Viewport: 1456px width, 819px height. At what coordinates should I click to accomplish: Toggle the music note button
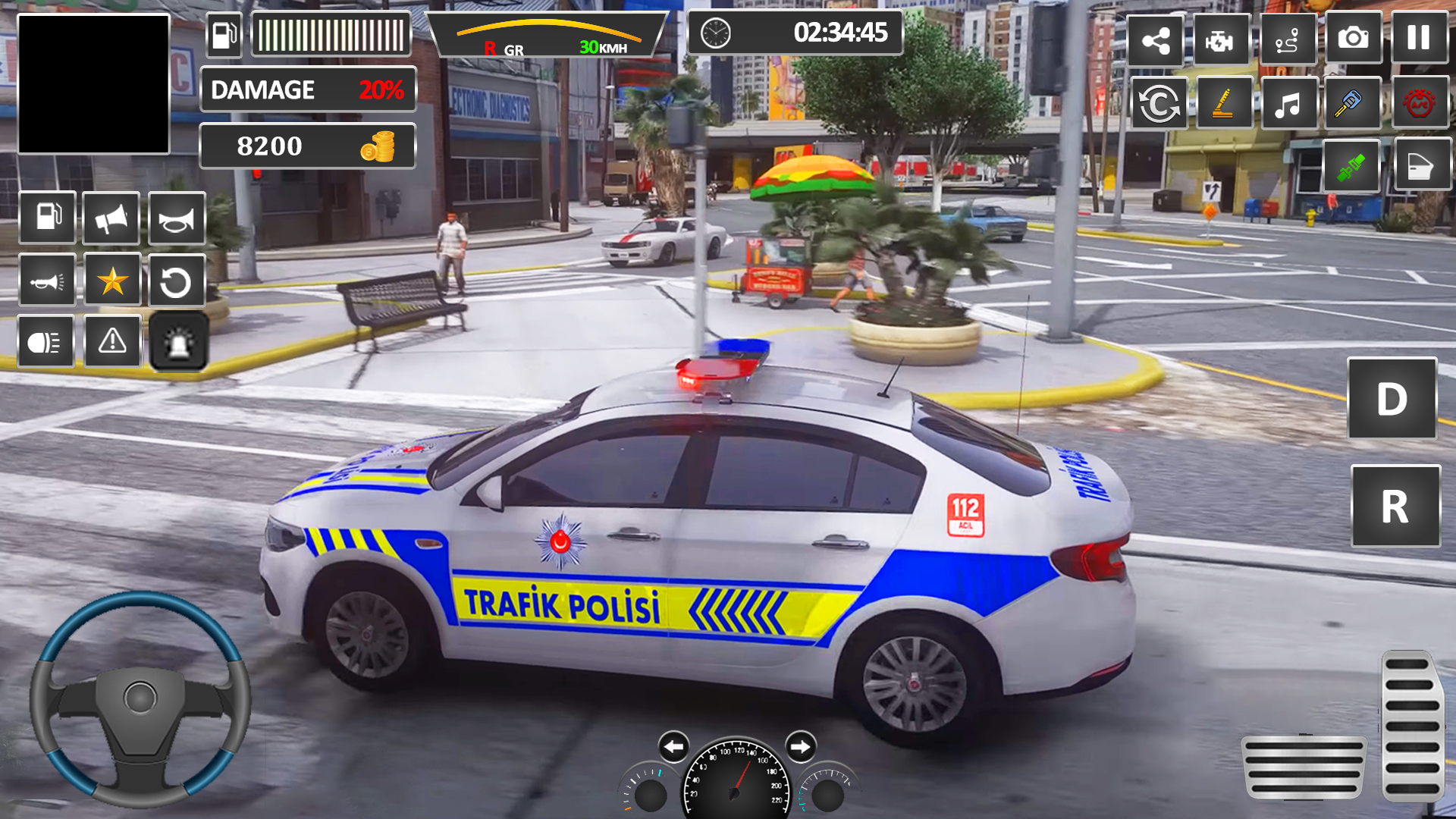point(1287,104)
